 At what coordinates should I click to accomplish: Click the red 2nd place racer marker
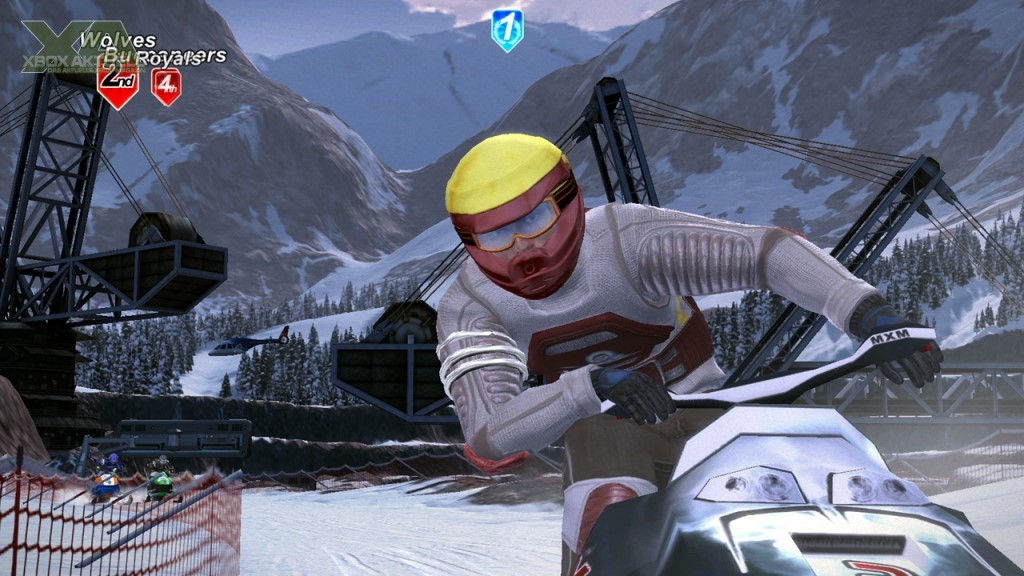(x=117, y=85)
